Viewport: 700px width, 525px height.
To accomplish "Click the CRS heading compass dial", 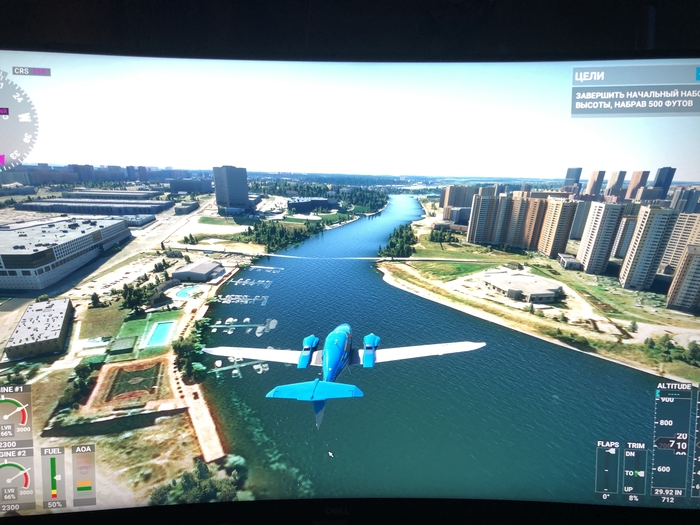I will pyautogui.click(x=16, y=120).
